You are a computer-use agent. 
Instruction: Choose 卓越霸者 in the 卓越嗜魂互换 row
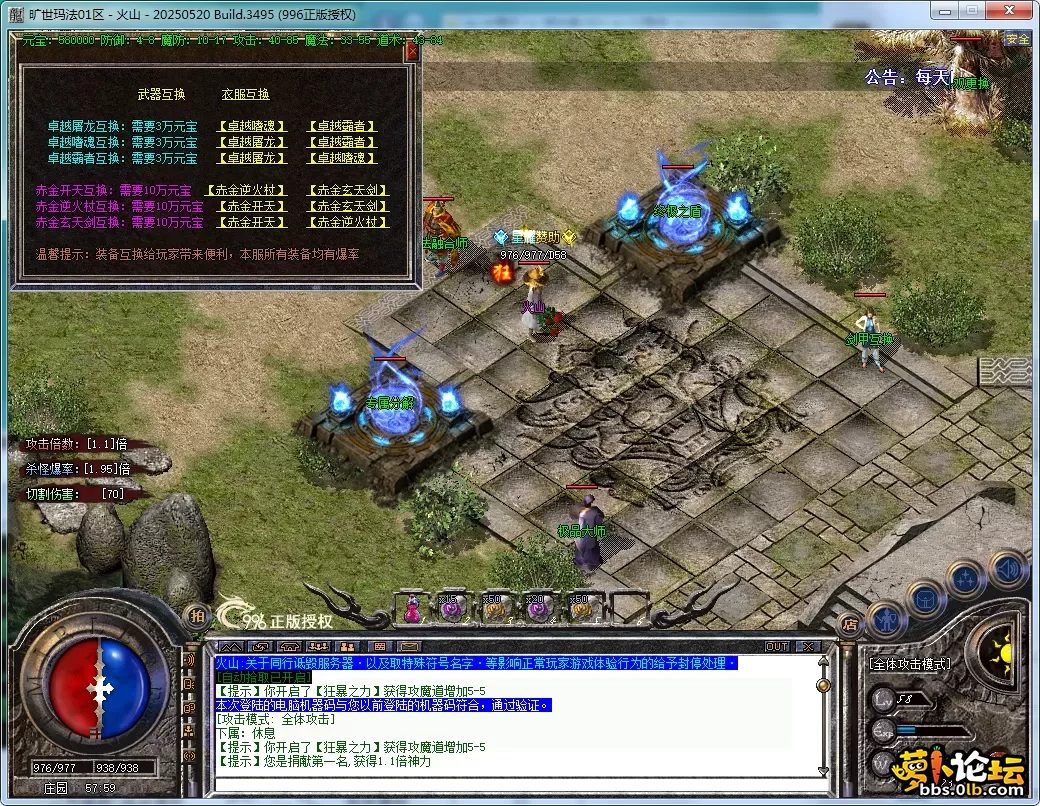point(341,143)
